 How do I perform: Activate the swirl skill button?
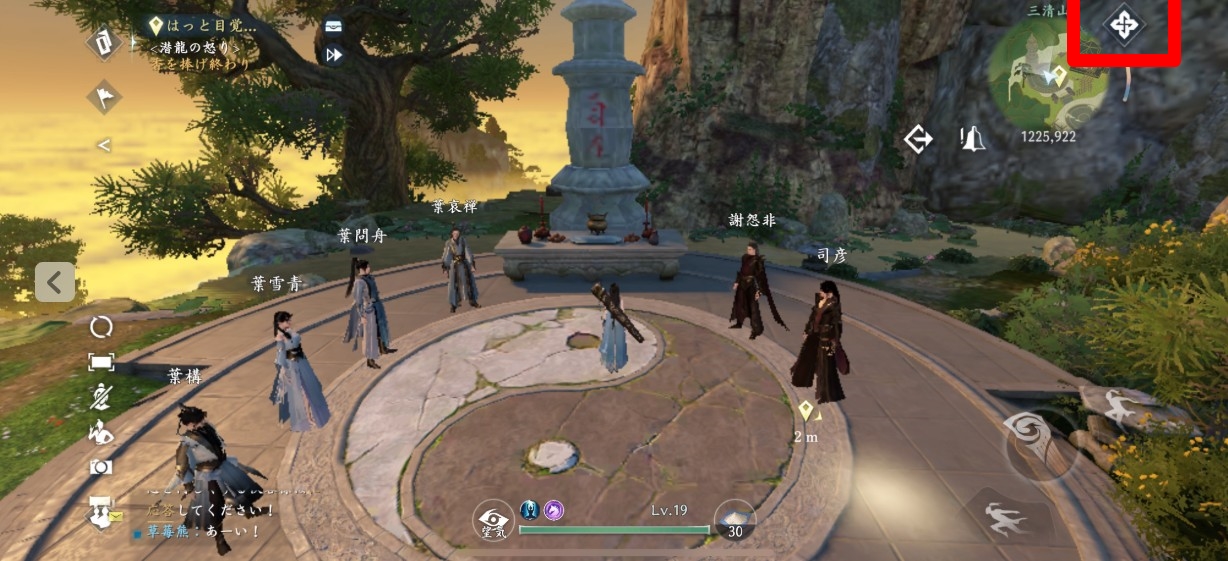(1039, 442)
